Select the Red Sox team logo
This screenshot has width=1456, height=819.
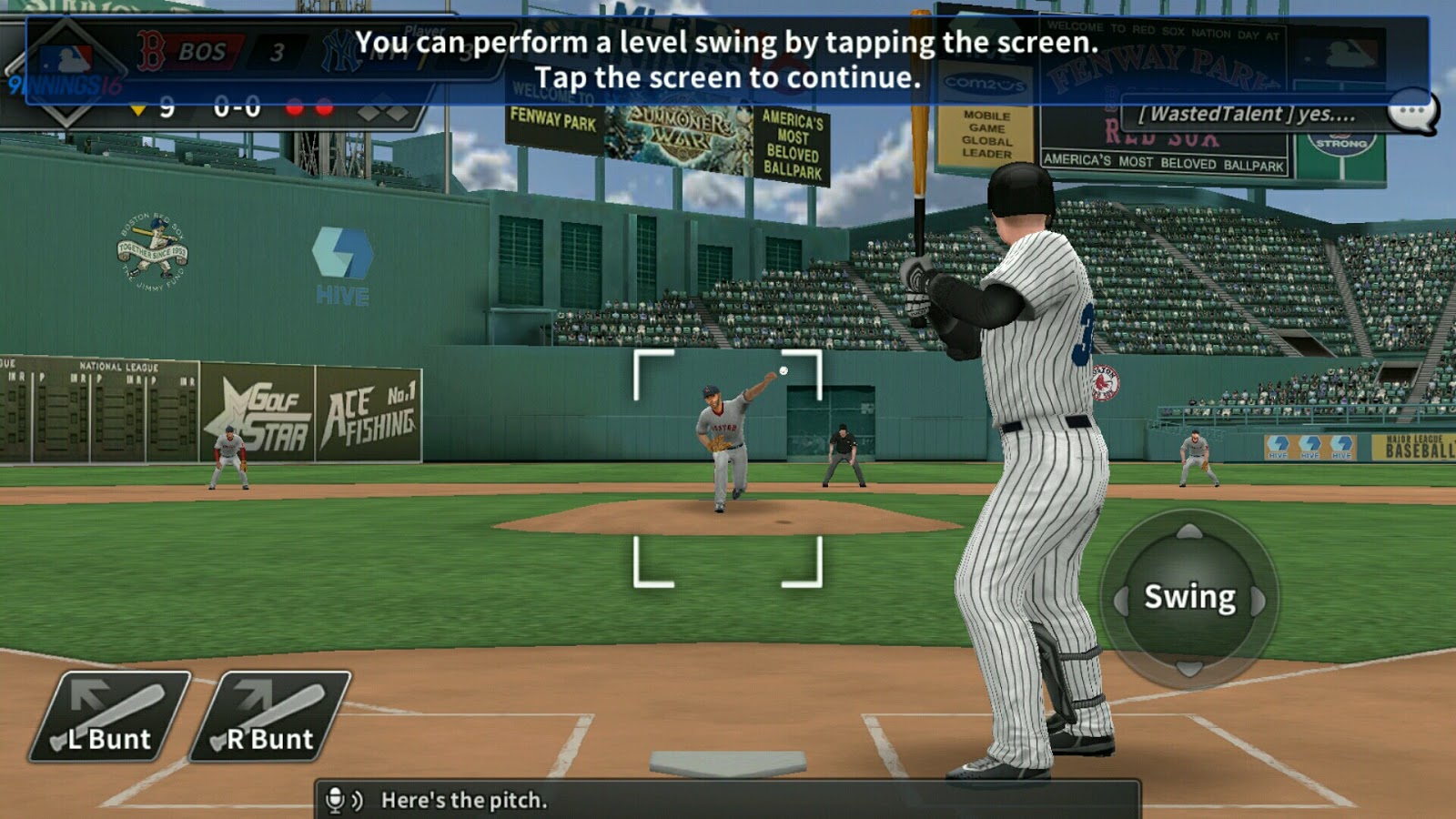point(149,51)
